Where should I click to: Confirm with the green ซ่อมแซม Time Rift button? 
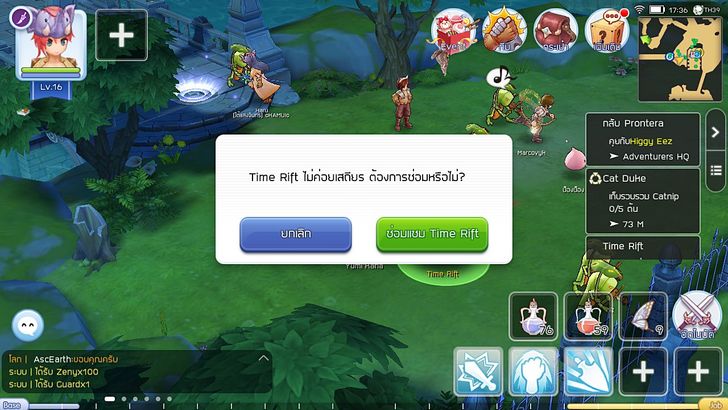click(432, 234)
